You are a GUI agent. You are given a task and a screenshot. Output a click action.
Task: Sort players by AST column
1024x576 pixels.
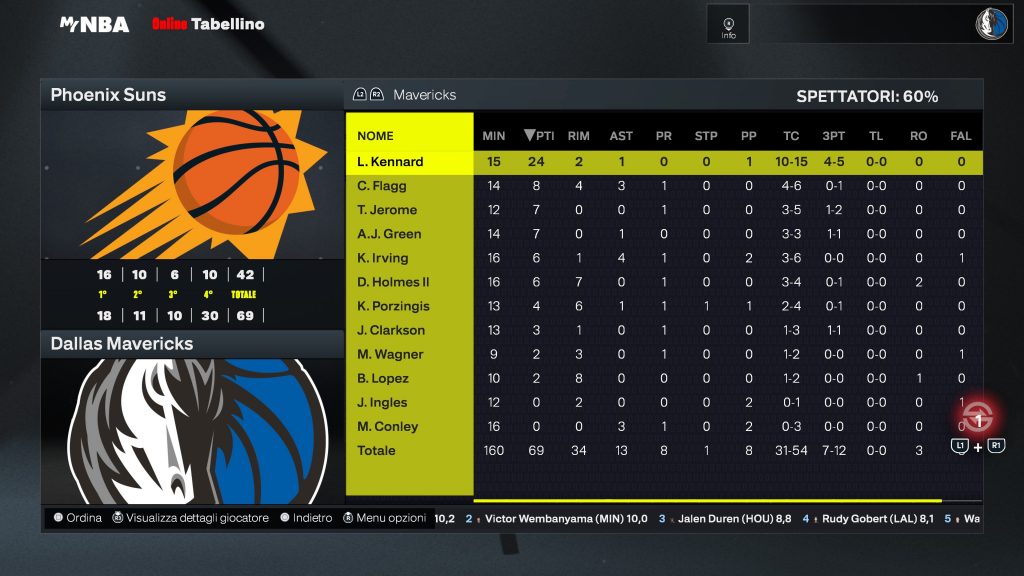pos(621,136)
